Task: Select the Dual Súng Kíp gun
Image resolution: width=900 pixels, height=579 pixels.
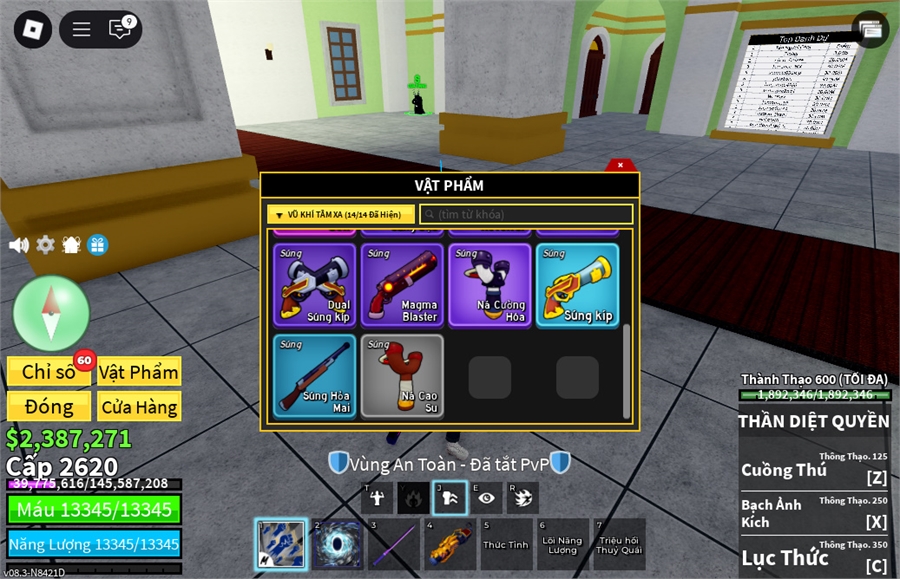Action: tap(315, 285)
